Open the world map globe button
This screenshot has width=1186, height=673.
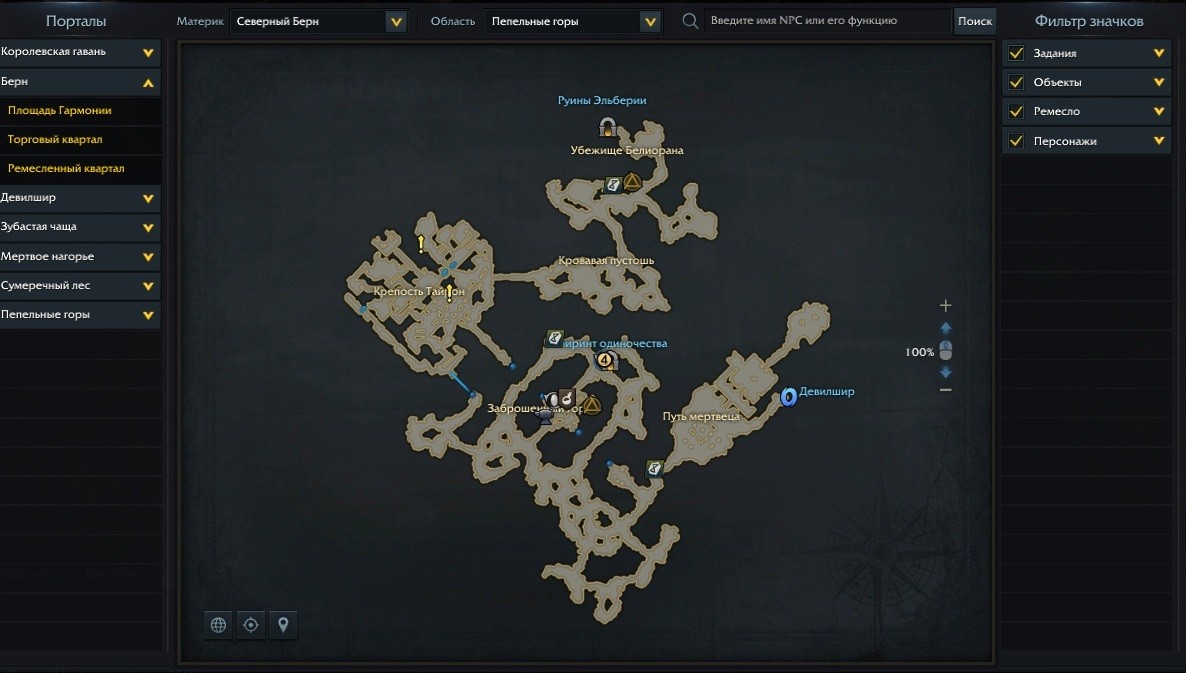coord(218,625)
